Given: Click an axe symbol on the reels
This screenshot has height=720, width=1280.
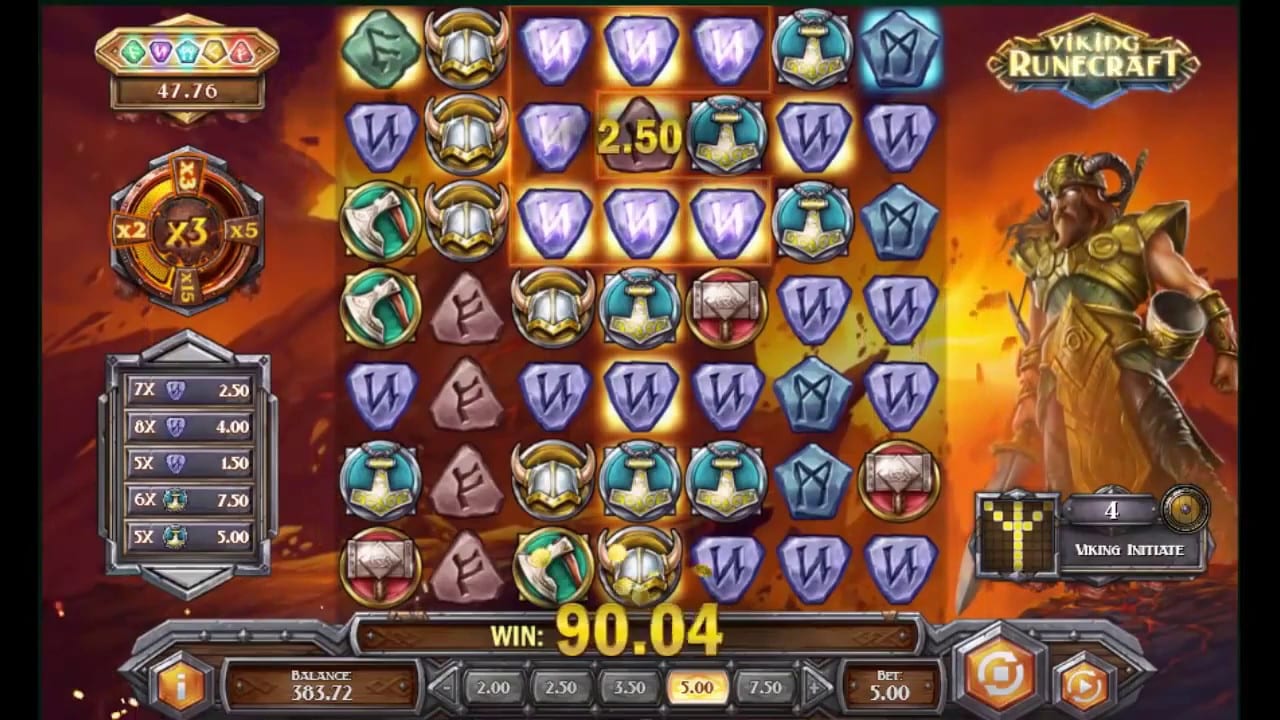Looking at the screenshot, I should pos(380,222).
